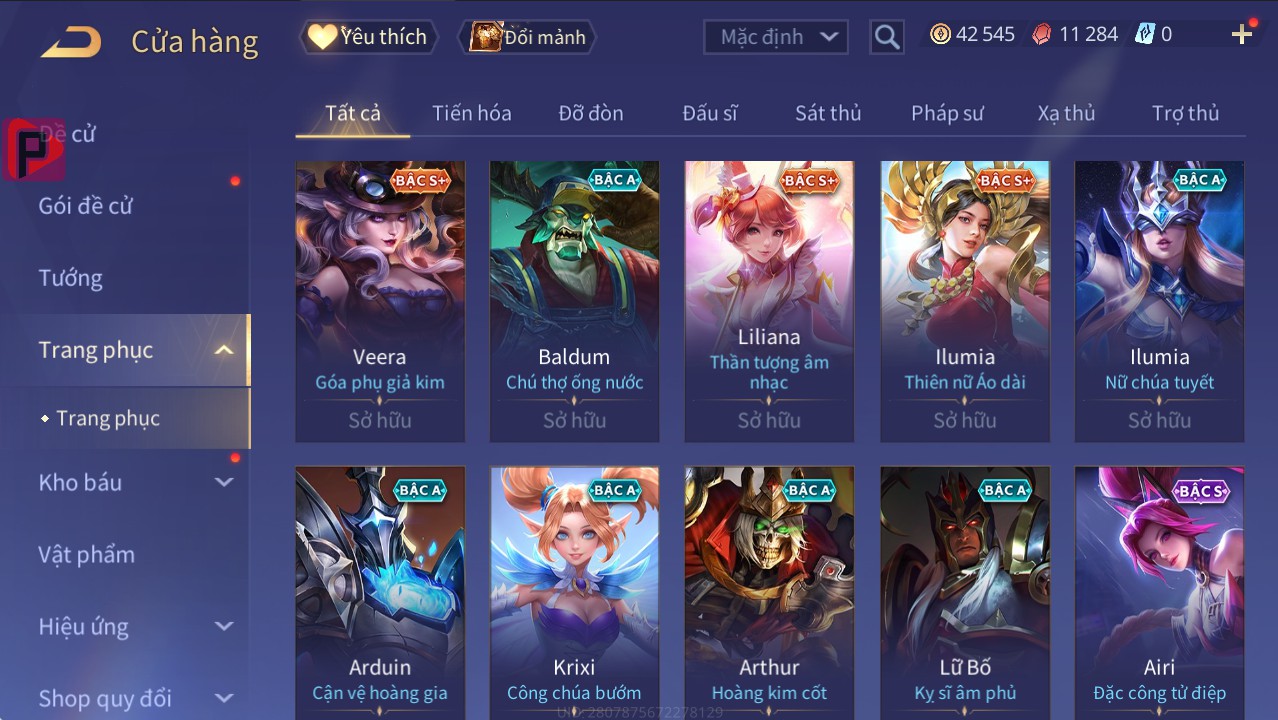Switch to the Đỡ đòn tab
The height and width of the screenshot is (720, 1278).
(x=591, y=113)
